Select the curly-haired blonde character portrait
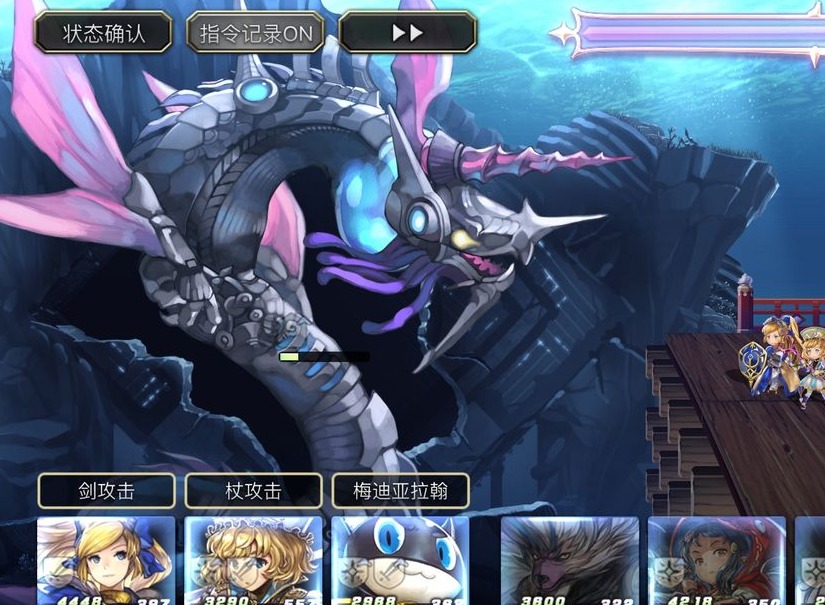Screen dimensions: 825x605 point(253,560)
